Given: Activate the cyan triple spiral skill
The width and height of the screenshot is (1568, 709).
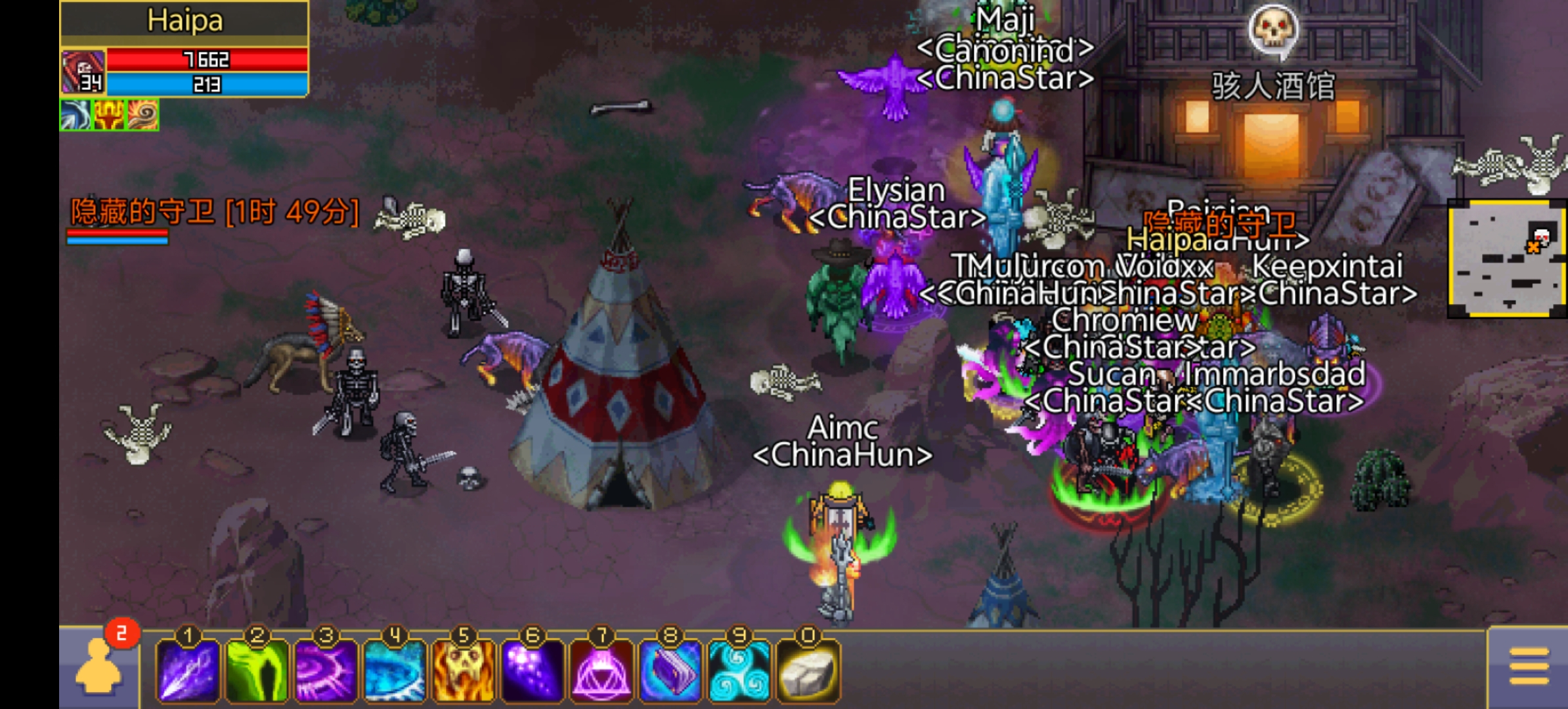Looking at the screenshot, I should [x=739, y=671].
